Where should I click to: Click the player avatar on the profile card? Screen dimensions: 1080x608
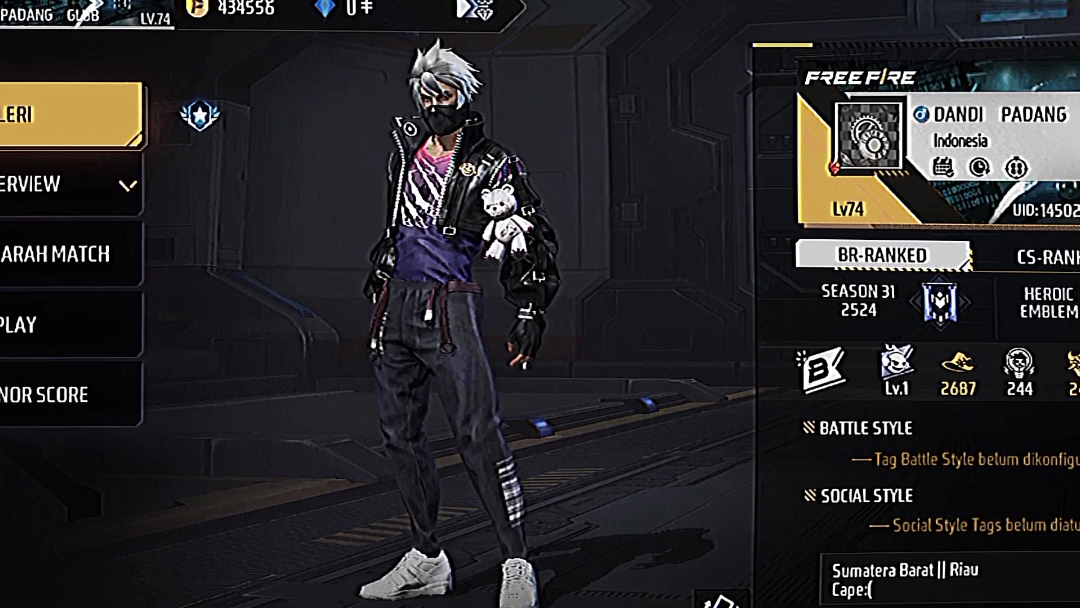pyautogui.click(x=869, y=141)
